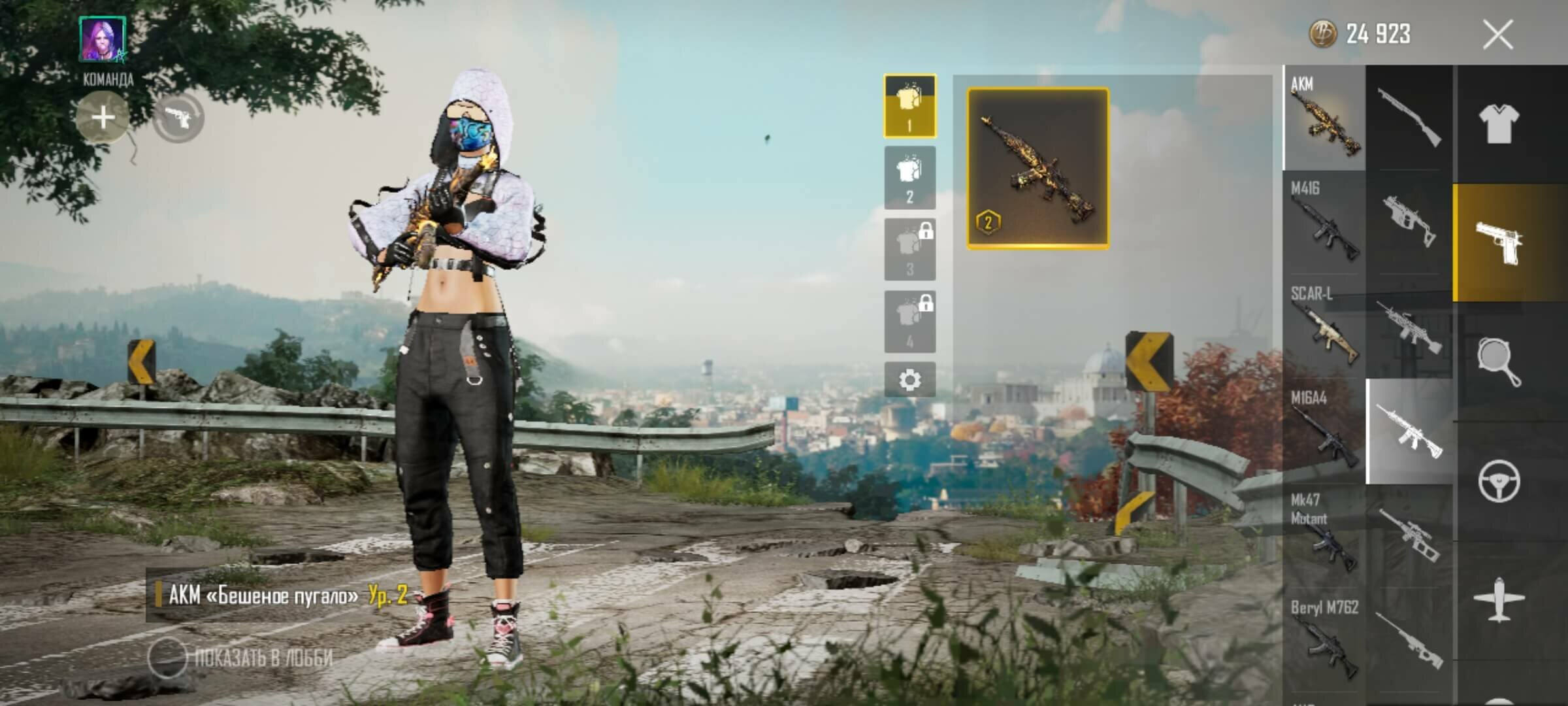Switch to the airplane skins tab

pyautogui.click(x=1498, y=599)
